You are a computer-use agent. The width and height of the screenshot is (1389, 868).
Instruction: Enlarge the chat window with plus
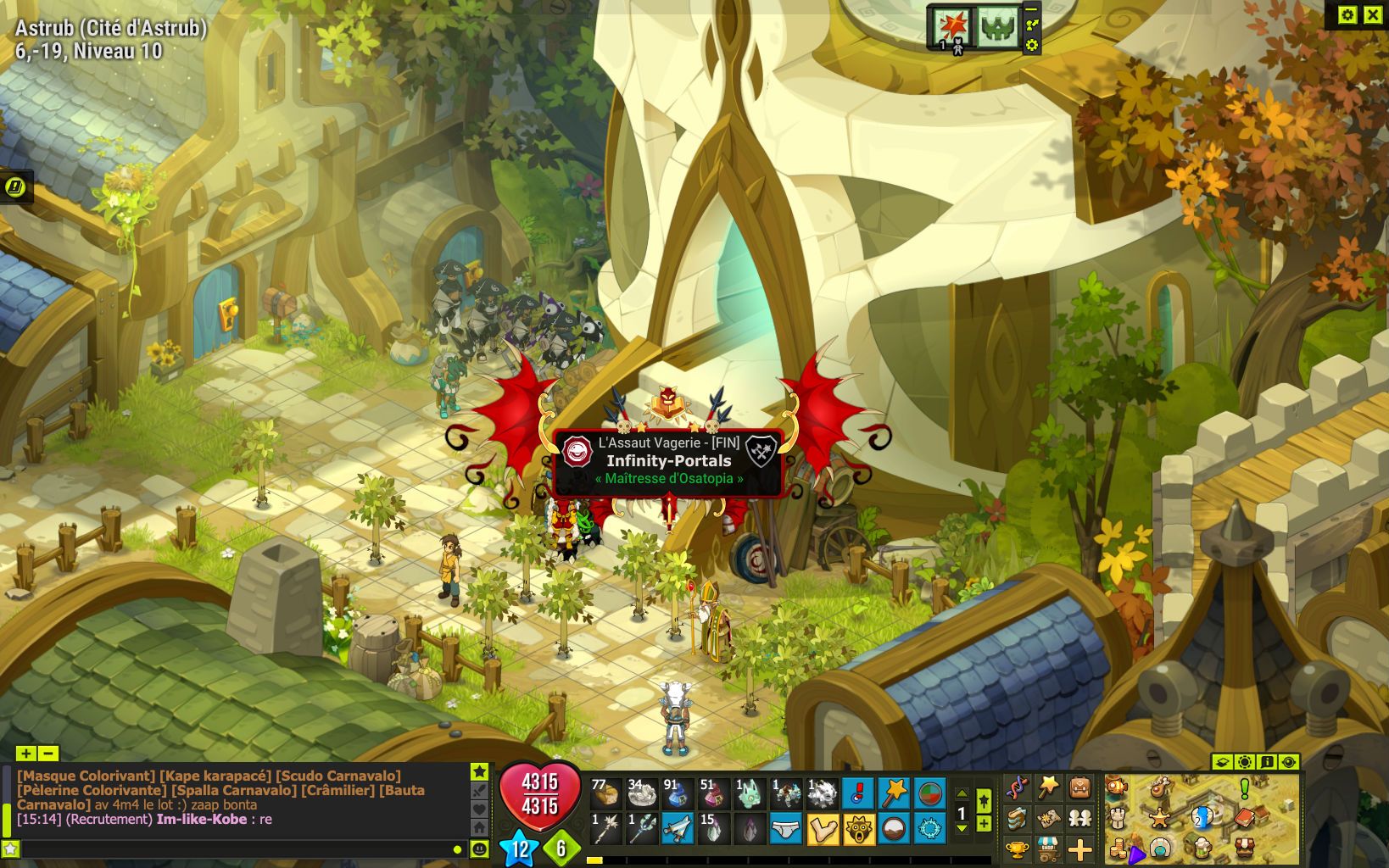coord(25,754)
